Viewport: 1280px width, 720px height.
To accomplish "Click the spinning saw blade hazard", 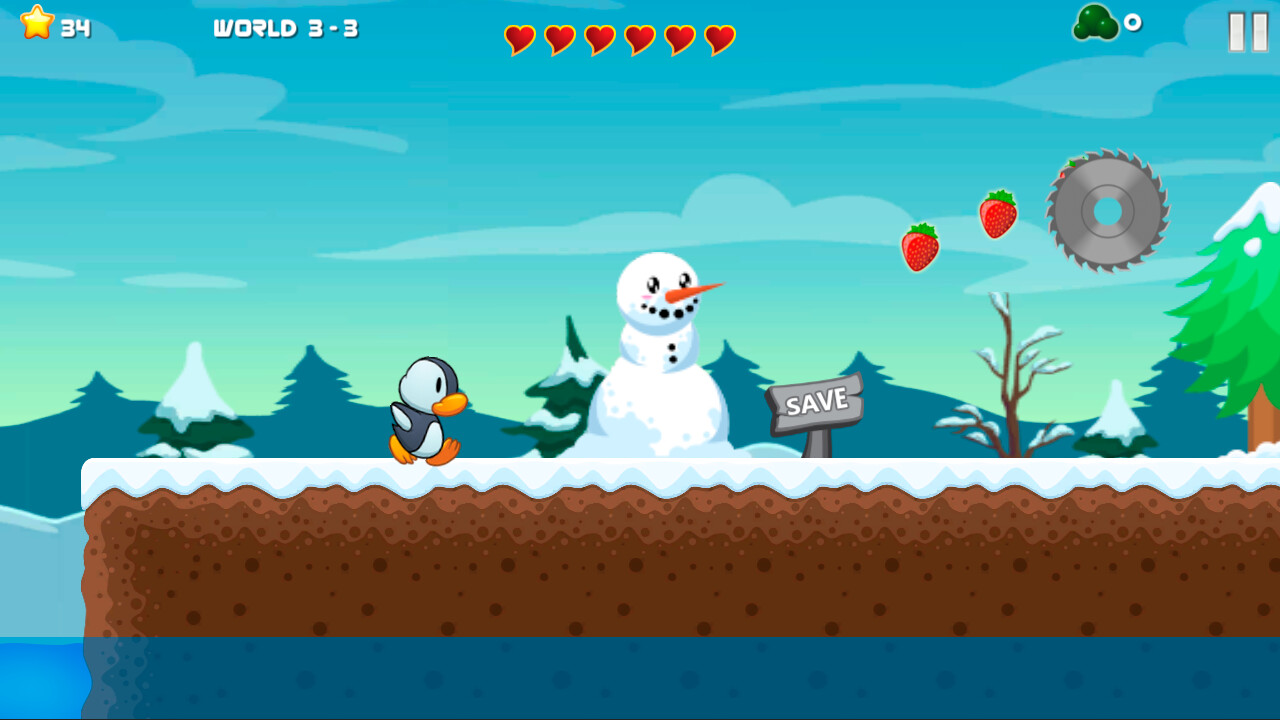I will (1107, 212).
